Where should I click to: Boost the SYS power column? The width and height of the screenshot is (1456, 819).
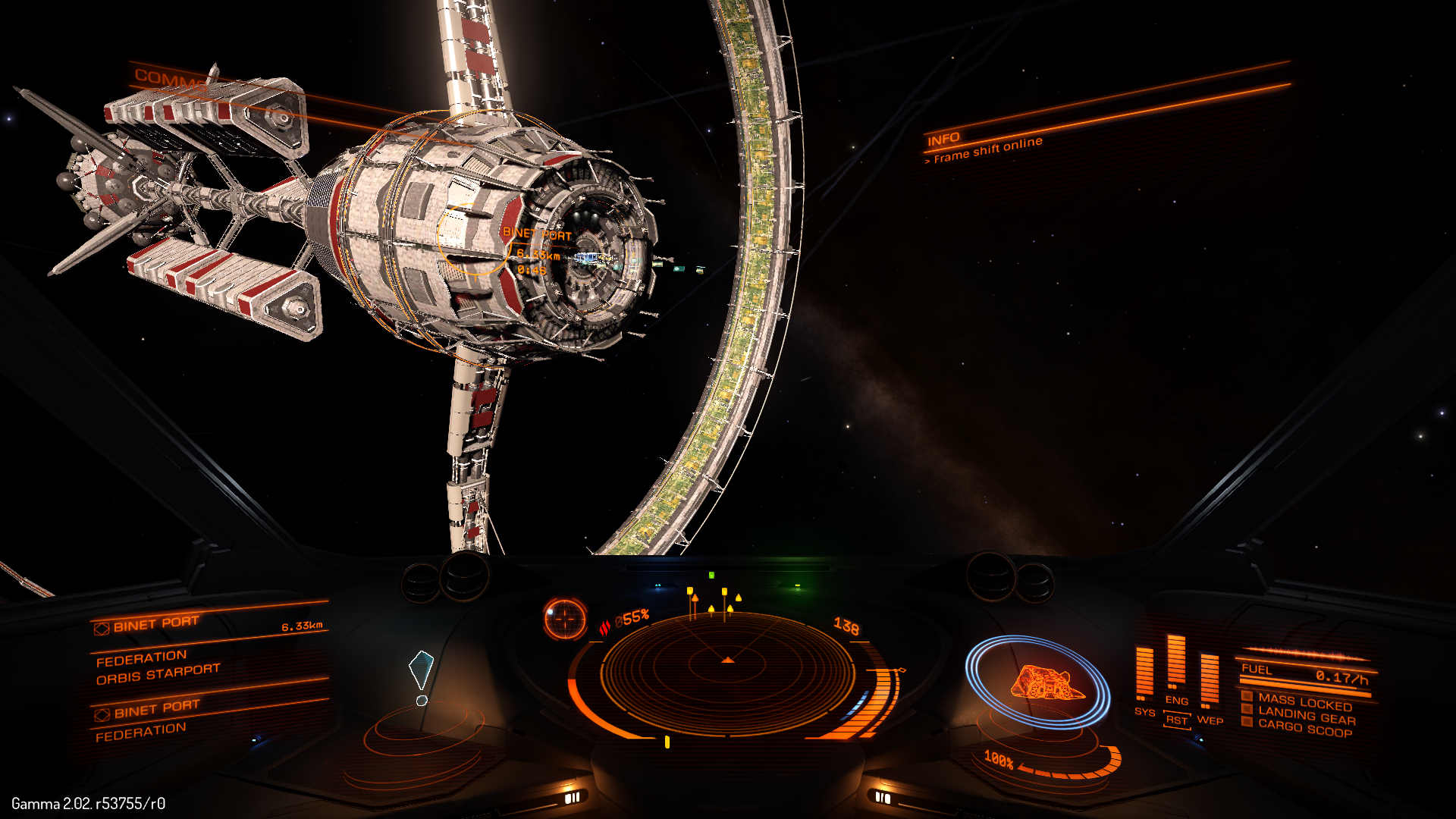1144,673
